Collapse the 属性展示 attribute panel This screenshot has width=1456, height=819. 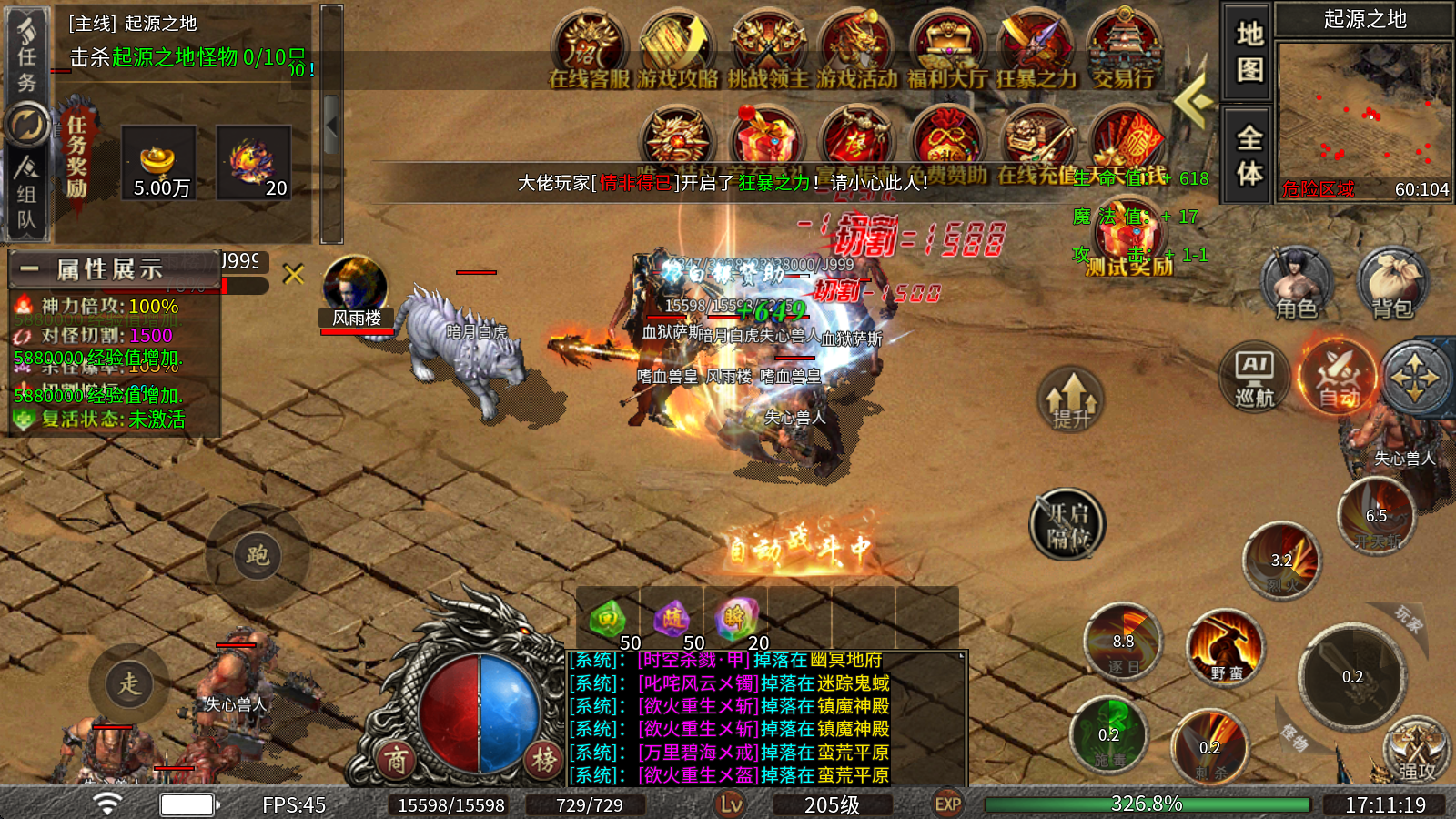pos(29,269)
